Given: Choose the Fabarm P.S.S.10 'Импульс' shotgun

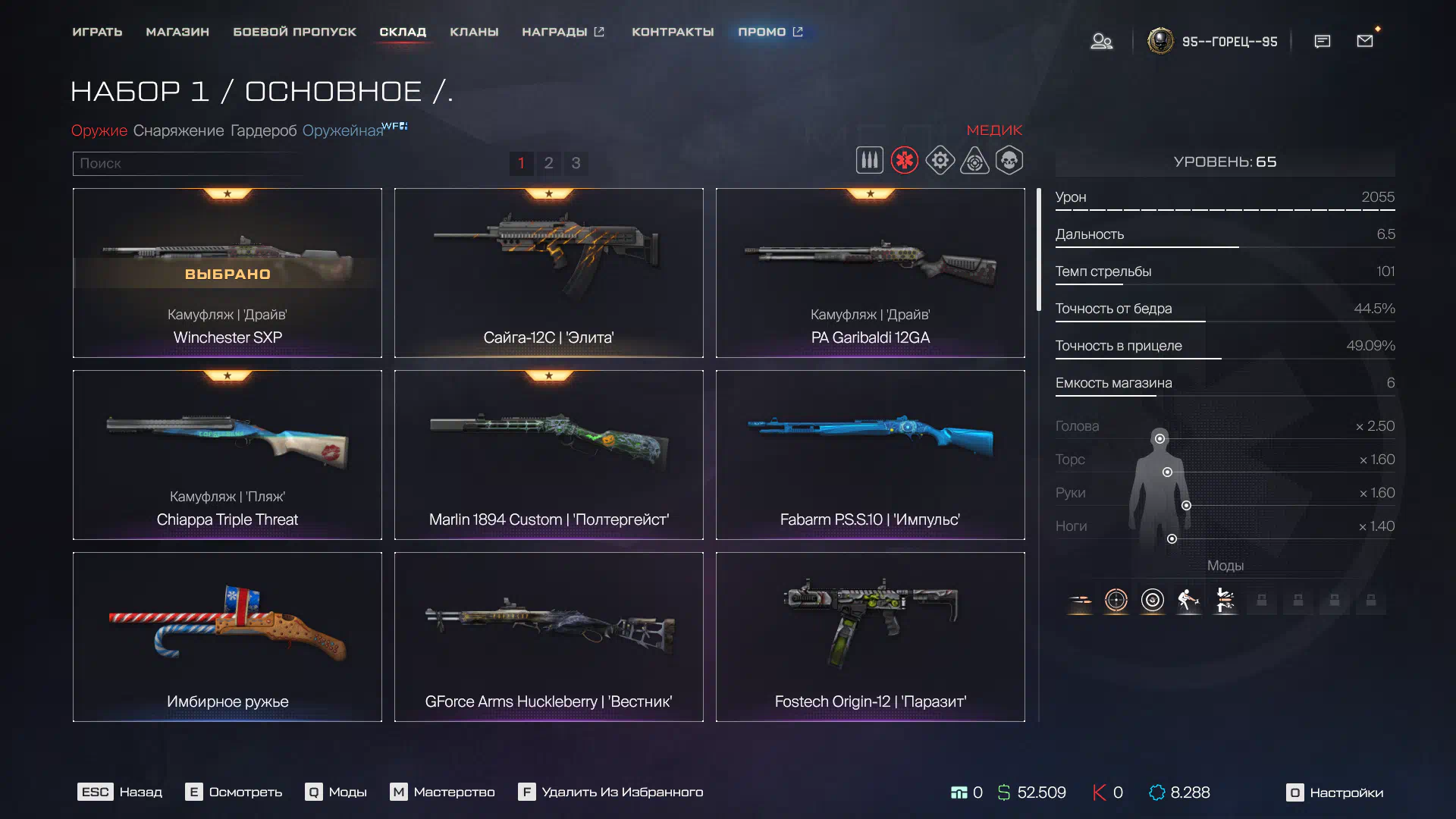Looking at the screenshot, I should tap(870, 455).
